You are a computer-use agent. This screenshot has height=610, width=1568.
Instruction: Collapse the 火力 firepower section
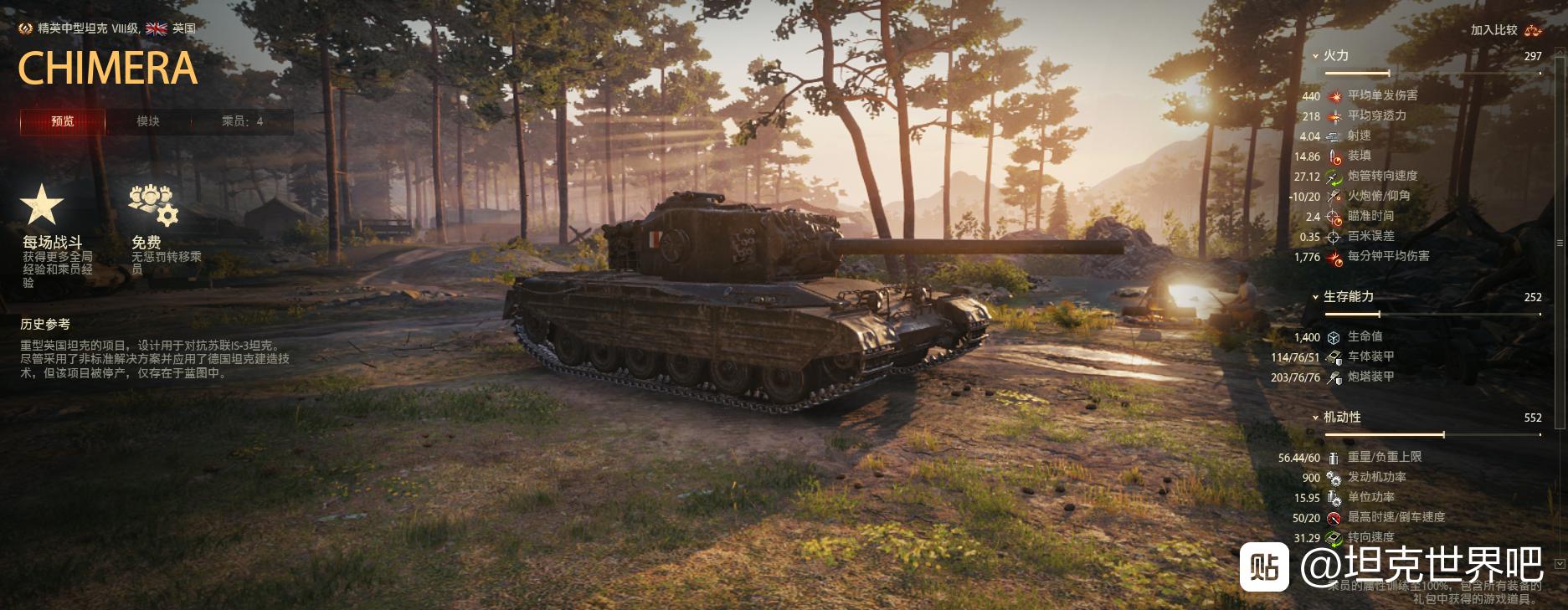coord(1334,56)
